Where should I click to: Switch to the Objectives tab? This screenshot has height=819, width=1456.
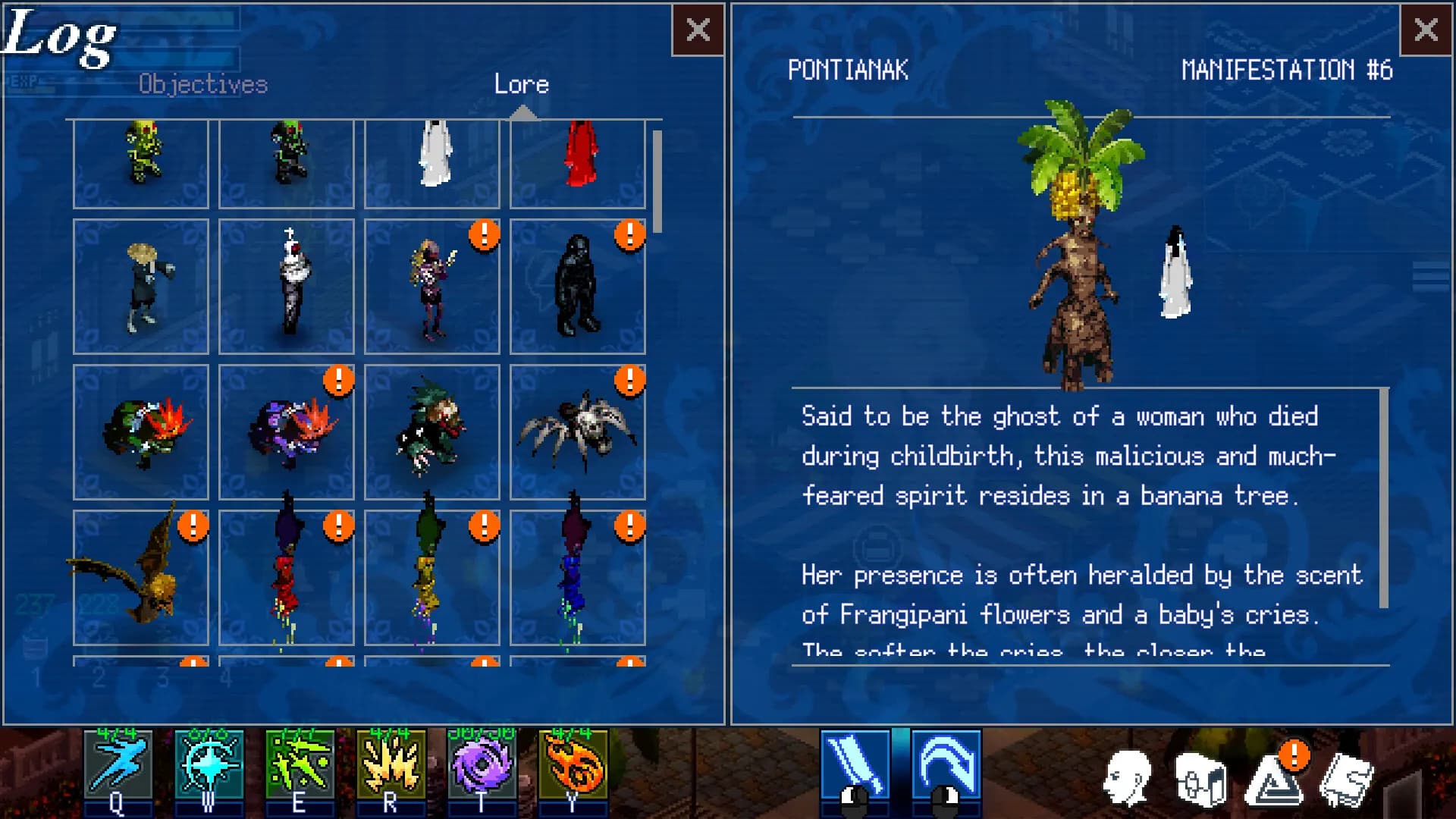click(203, 84)
